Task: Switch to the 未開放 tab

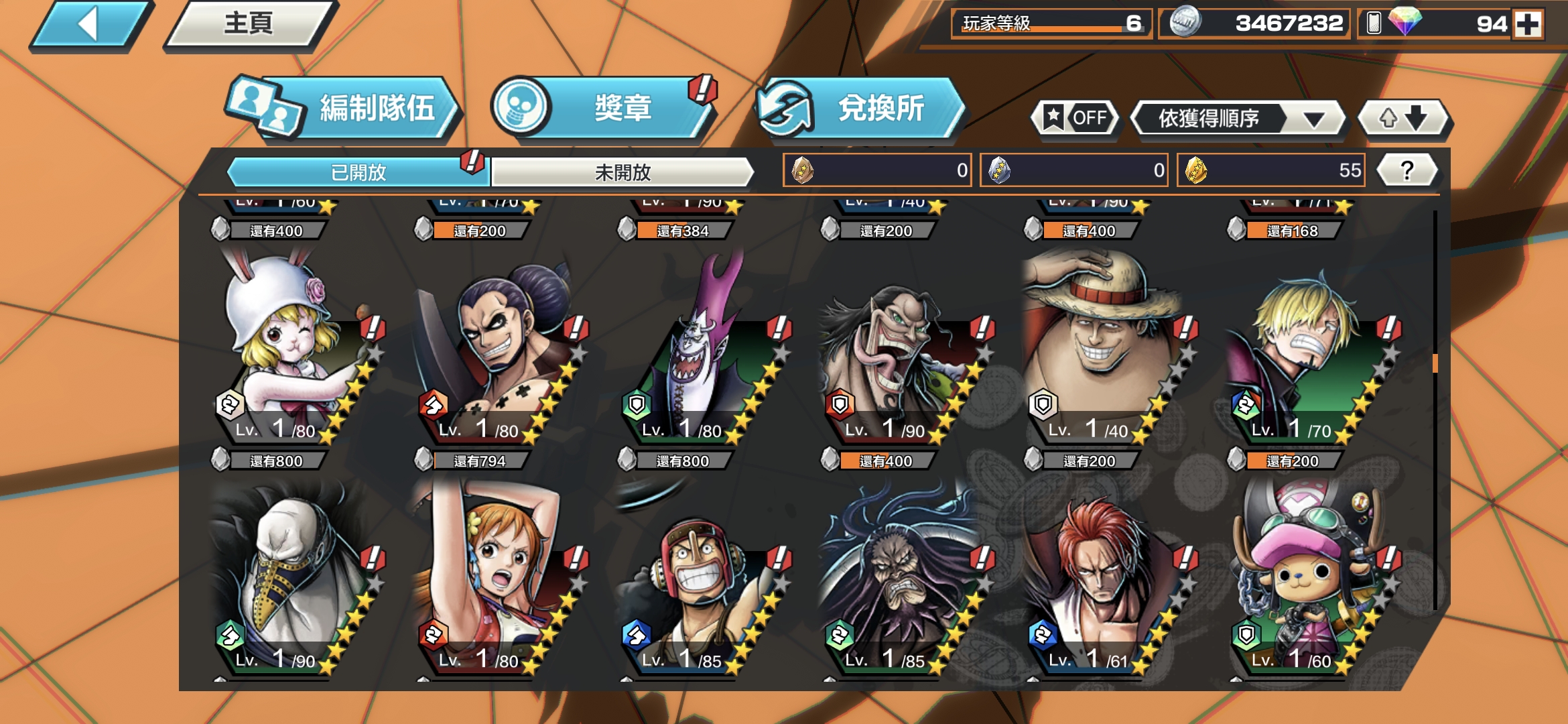Action: (x=622, y=172)
